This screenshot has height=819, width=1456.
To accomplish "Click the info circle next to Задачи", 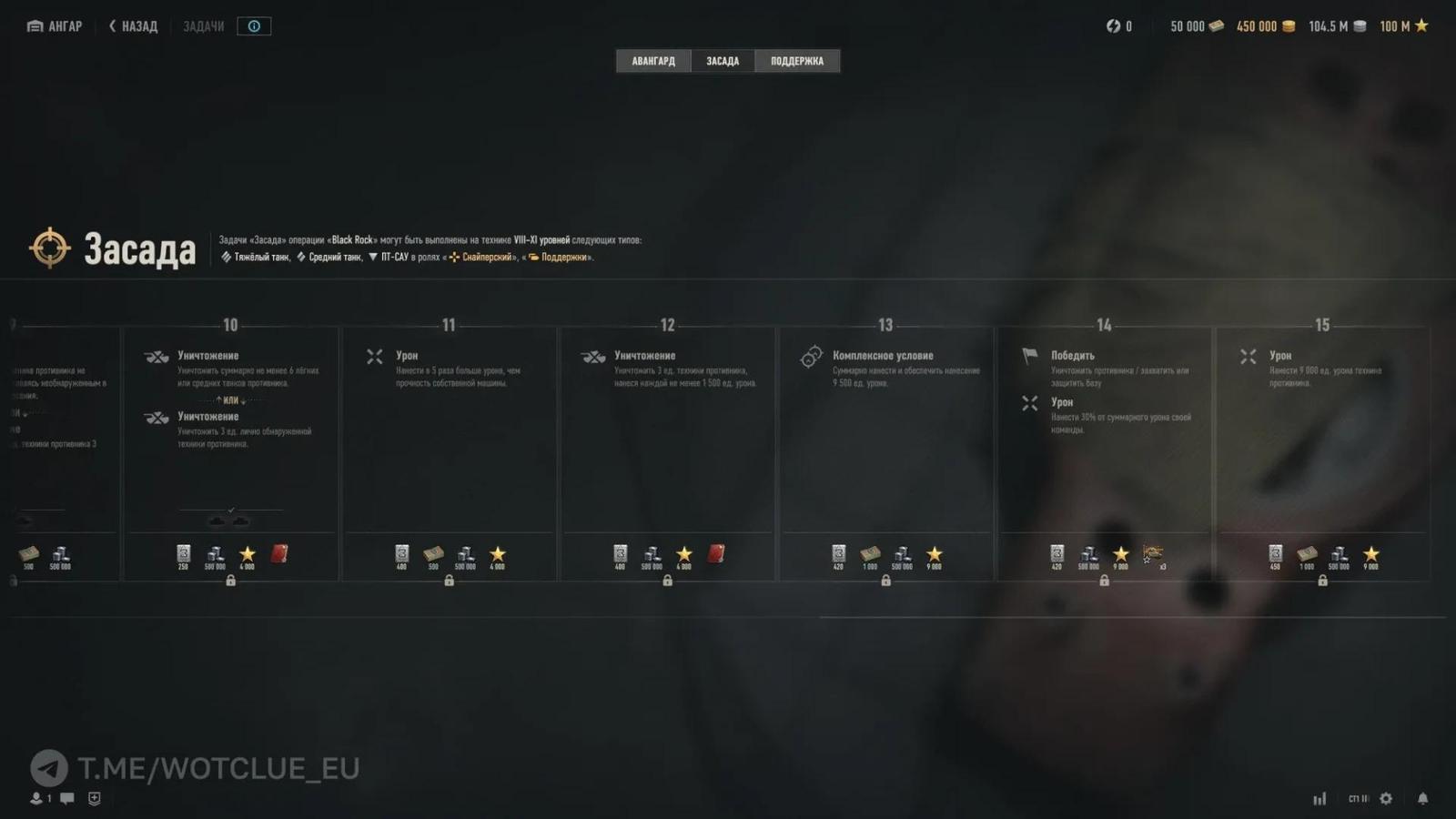I will [x=254, y=25].
